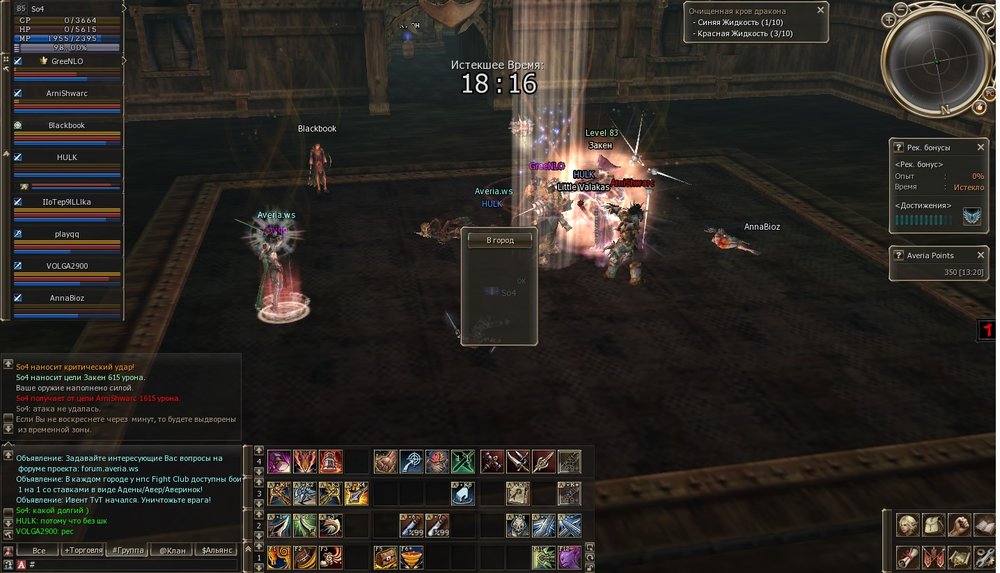Target party member ArniShwarc in the list

[67, 93]
